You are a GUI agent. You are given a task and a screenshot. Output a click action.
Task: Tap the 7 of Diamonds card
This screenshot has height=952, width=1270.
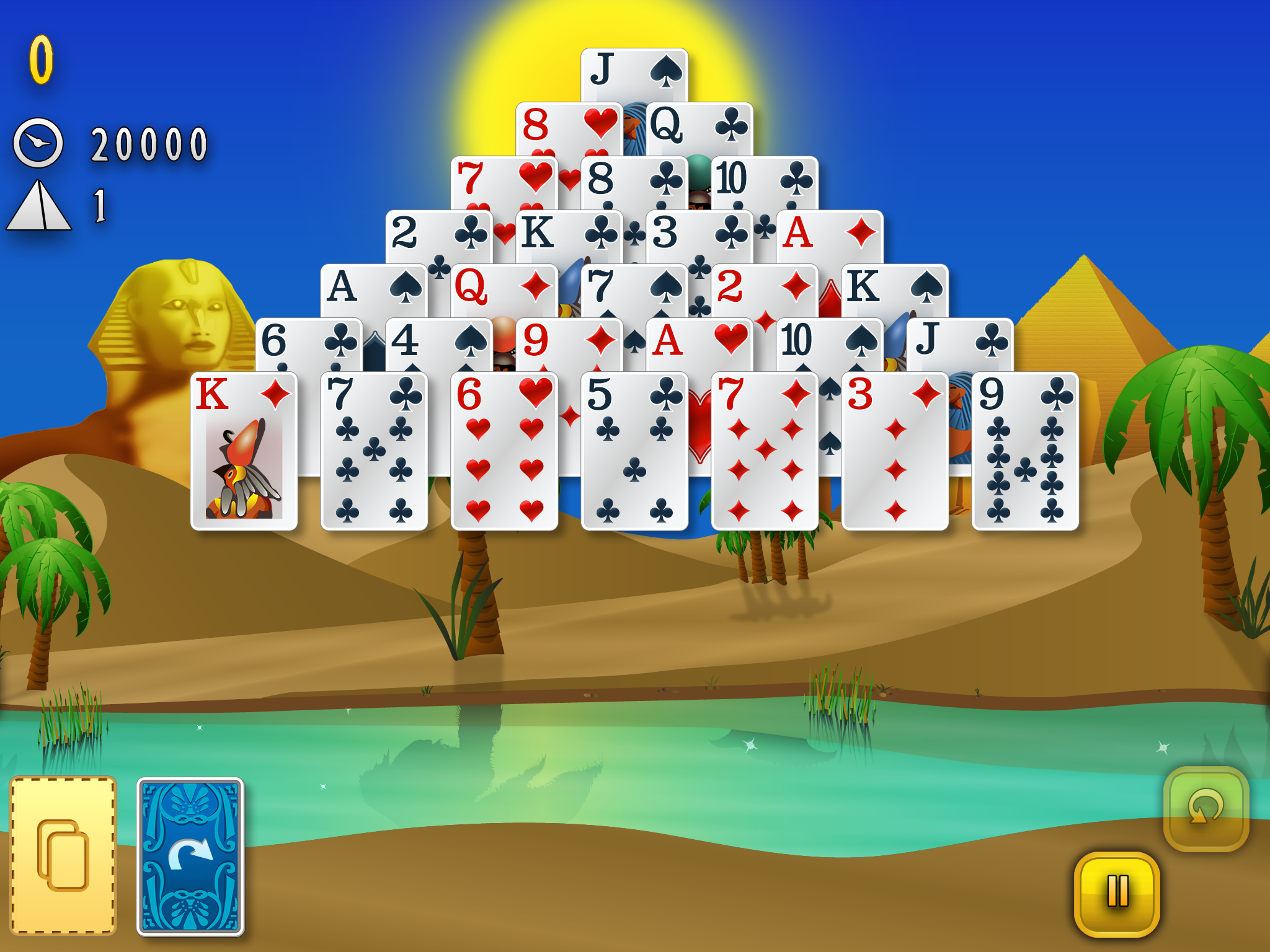point(765,451)
